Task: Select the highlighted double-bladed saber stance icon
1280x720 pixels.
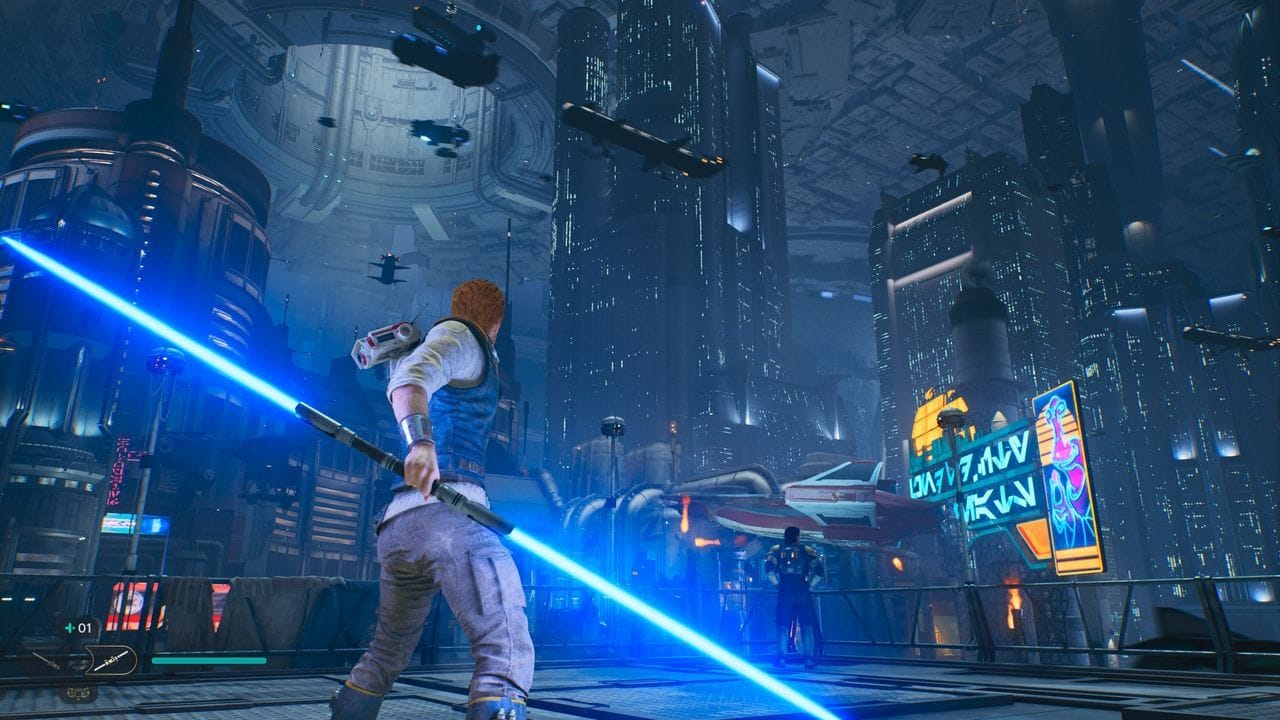Action: pyautogui.click(x=110, y=660)
